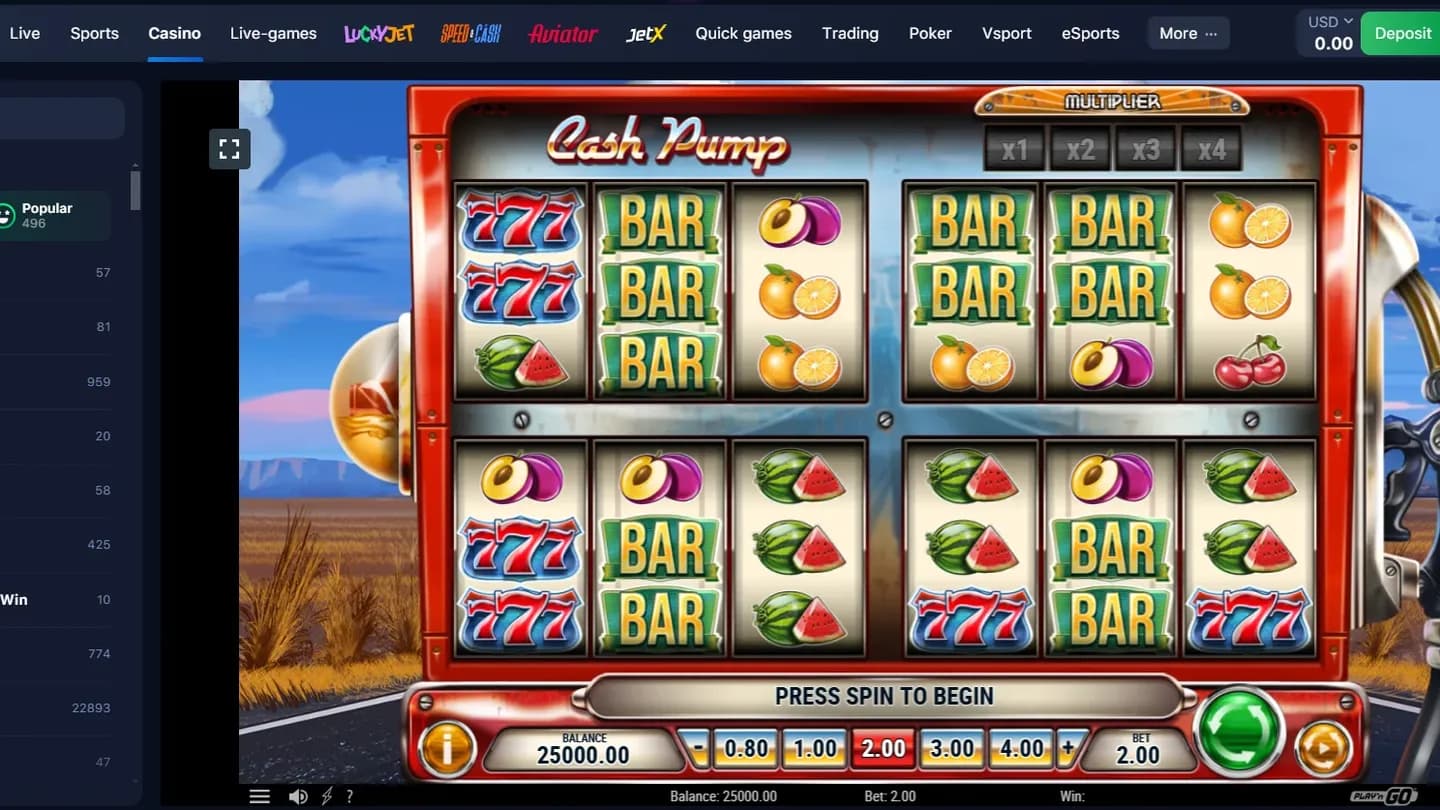Enable turbo mode with the lightning icon
This screenshot has width=1440, height=810.
click(325, 796)
